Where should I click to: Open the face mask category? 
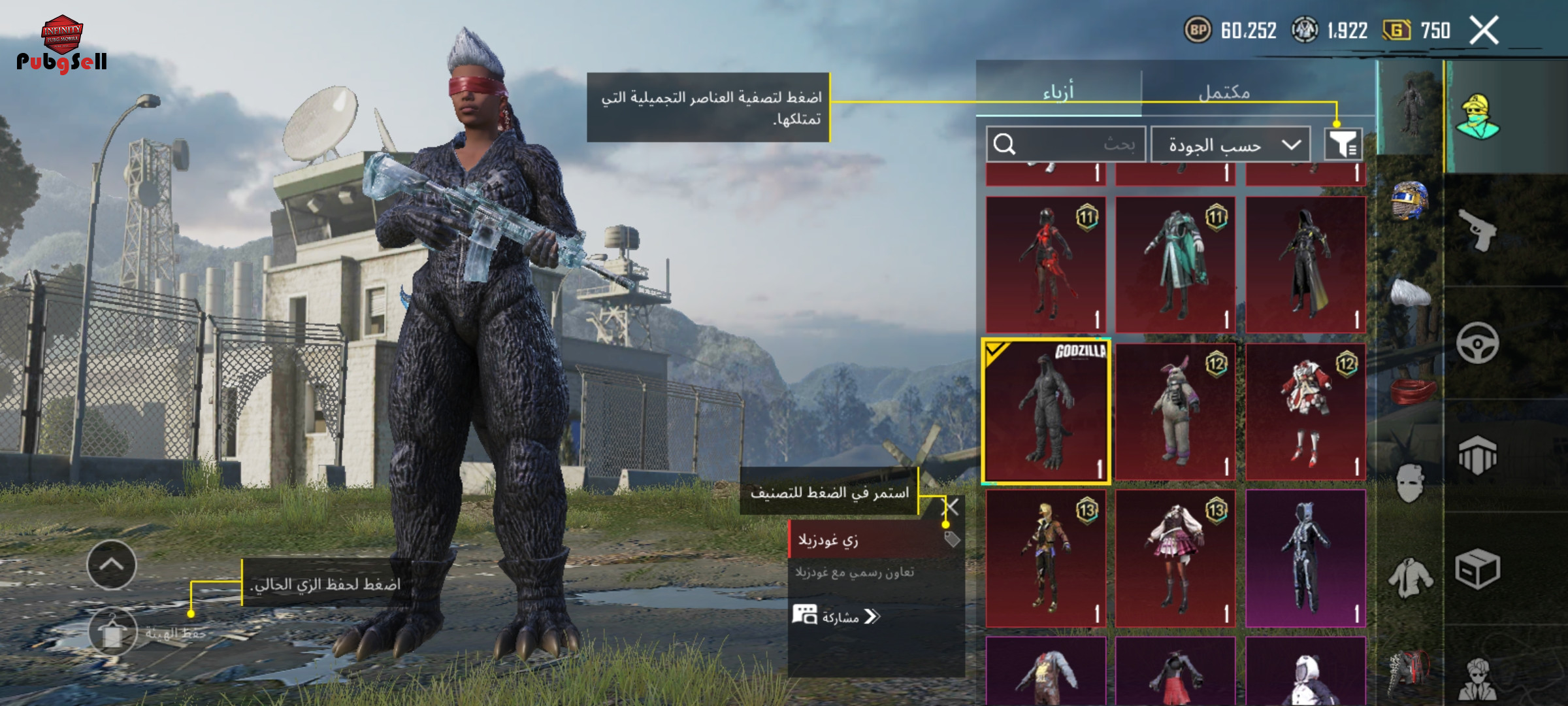pos(1410,484)
